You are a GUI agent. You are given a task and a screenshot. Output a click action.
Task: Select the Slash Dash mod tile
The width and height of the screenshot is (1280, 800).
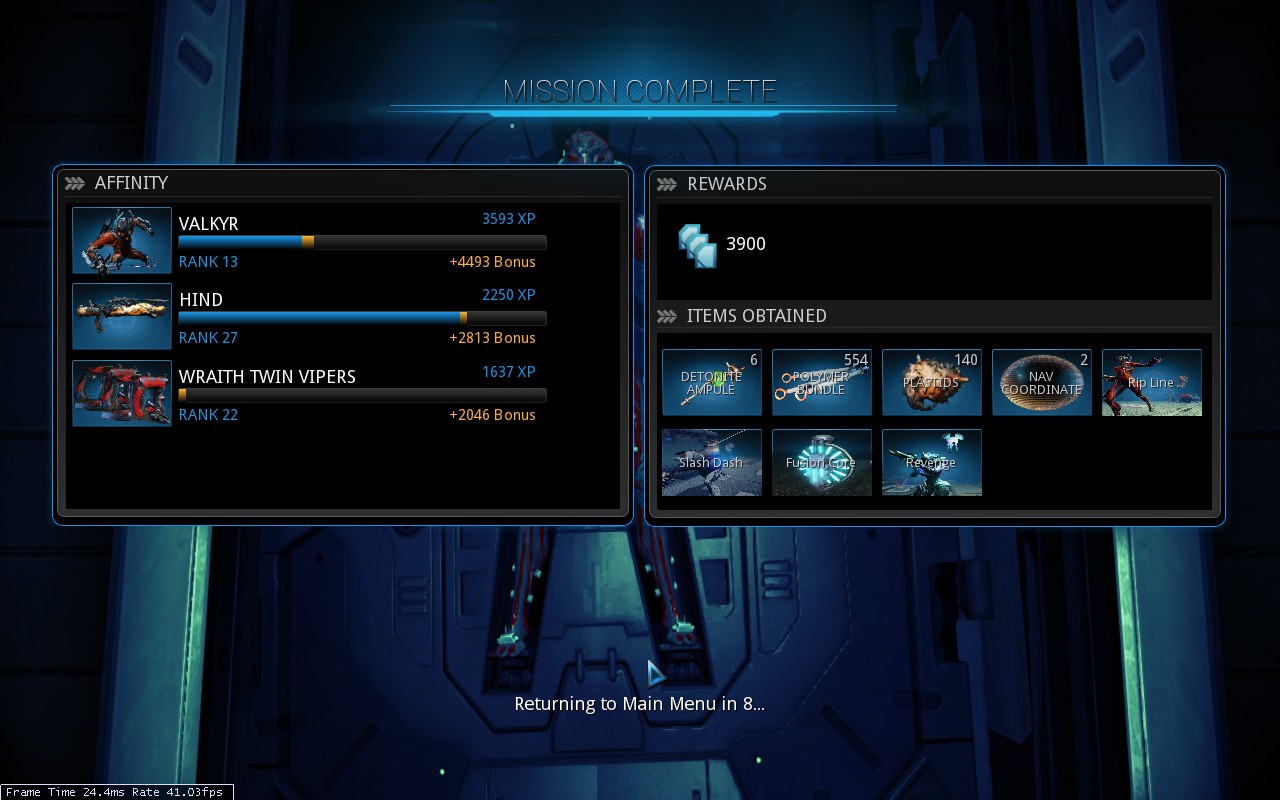pyautogui.click(x=712, y=462)
